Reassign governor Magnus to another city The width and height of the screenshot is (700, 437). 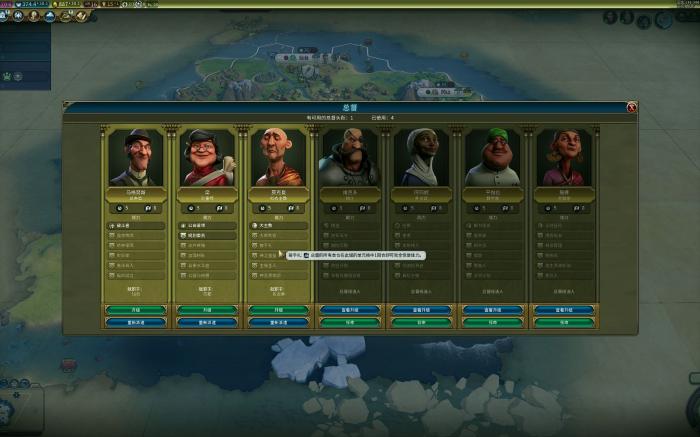point(136,322)
